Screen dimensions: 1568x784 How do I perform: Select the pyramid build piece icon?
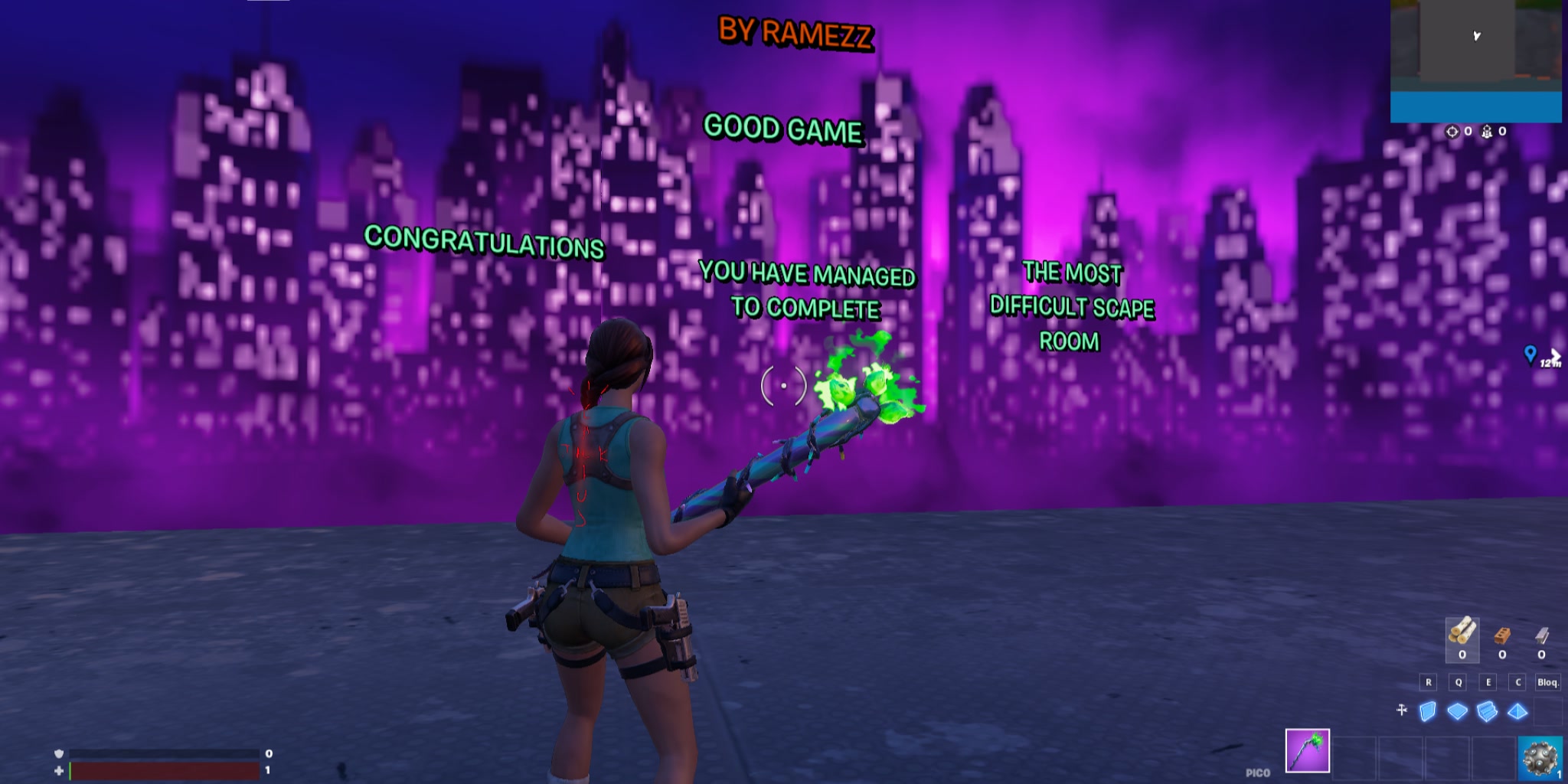pyautogui.click(x=1517, y=711)
